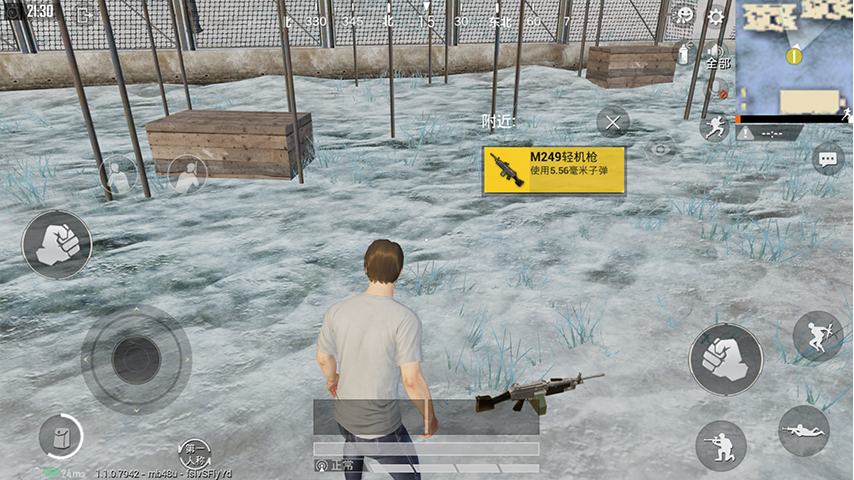The image size is (854, 480).
Task: Toggle first-person perspective button
Action: click(x=195, y=452)
